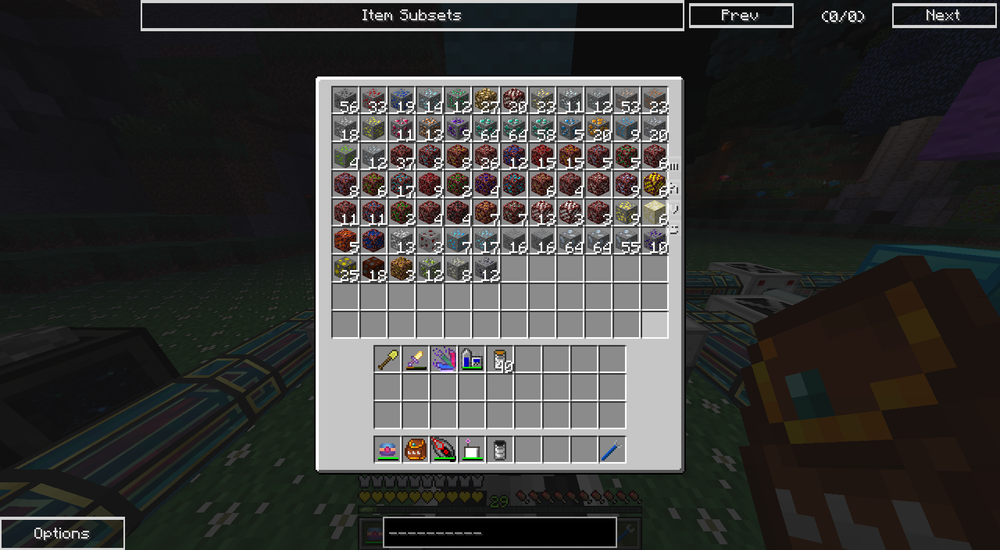
Task: Take the jar stack of 20
Action: 500,359
